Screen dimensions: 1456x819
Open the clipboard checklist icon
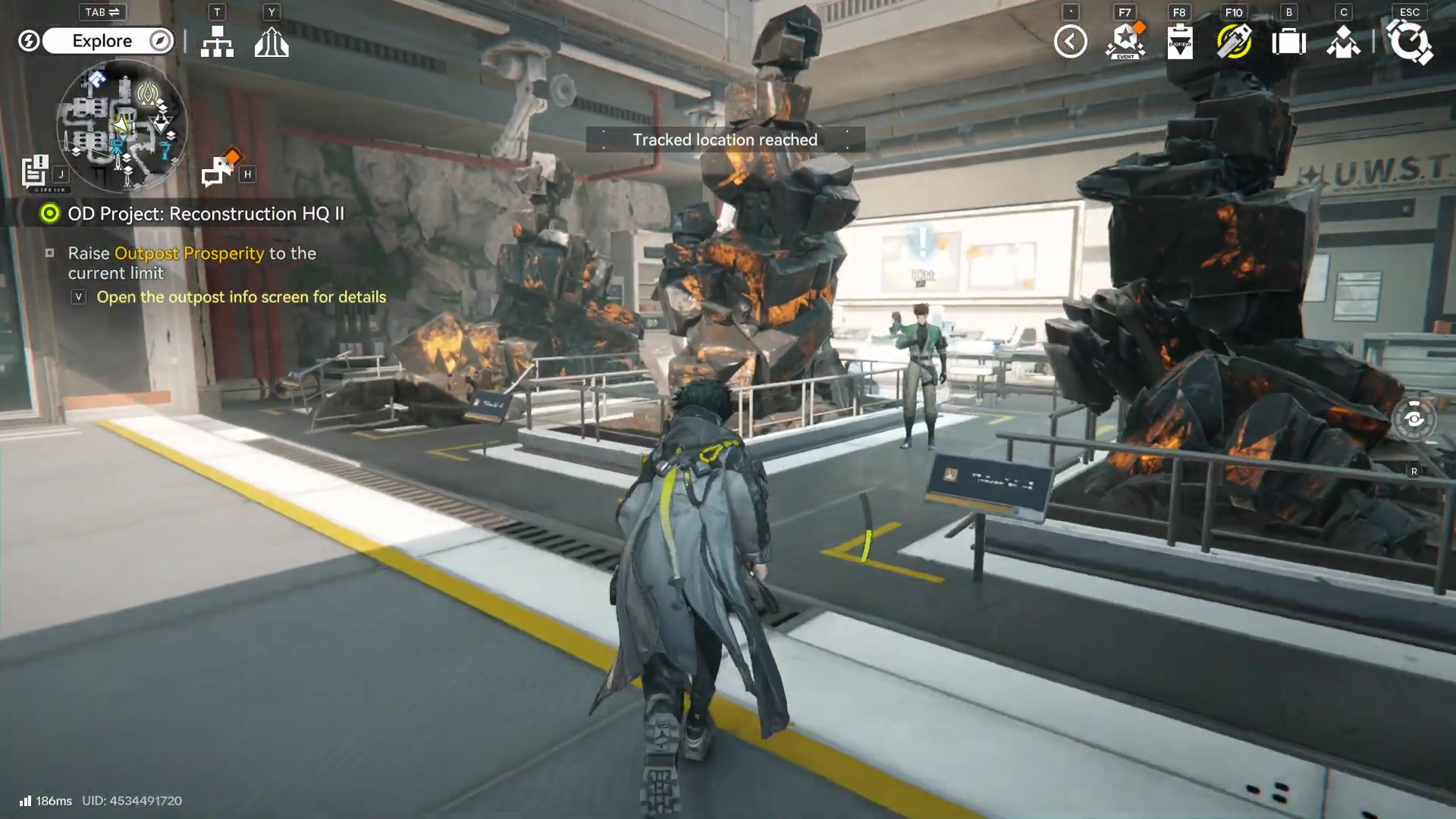pyautogui.click(x=1180, y=42)
